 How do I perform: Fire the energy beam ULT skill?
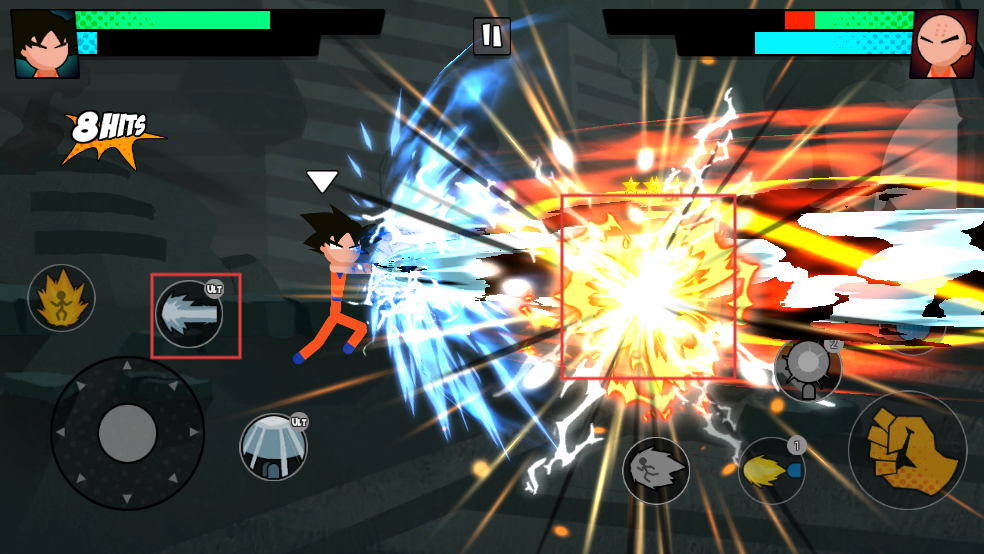point(189,314)
